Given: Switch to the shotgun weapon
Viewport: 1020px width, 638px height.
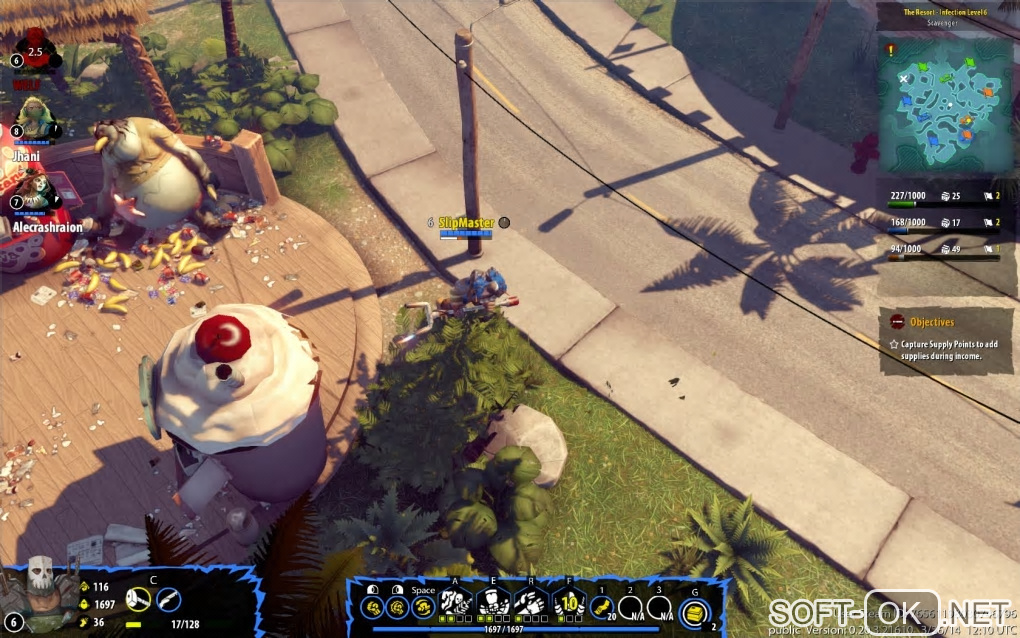Looking at the screenshot, I should tap(168, 599).
